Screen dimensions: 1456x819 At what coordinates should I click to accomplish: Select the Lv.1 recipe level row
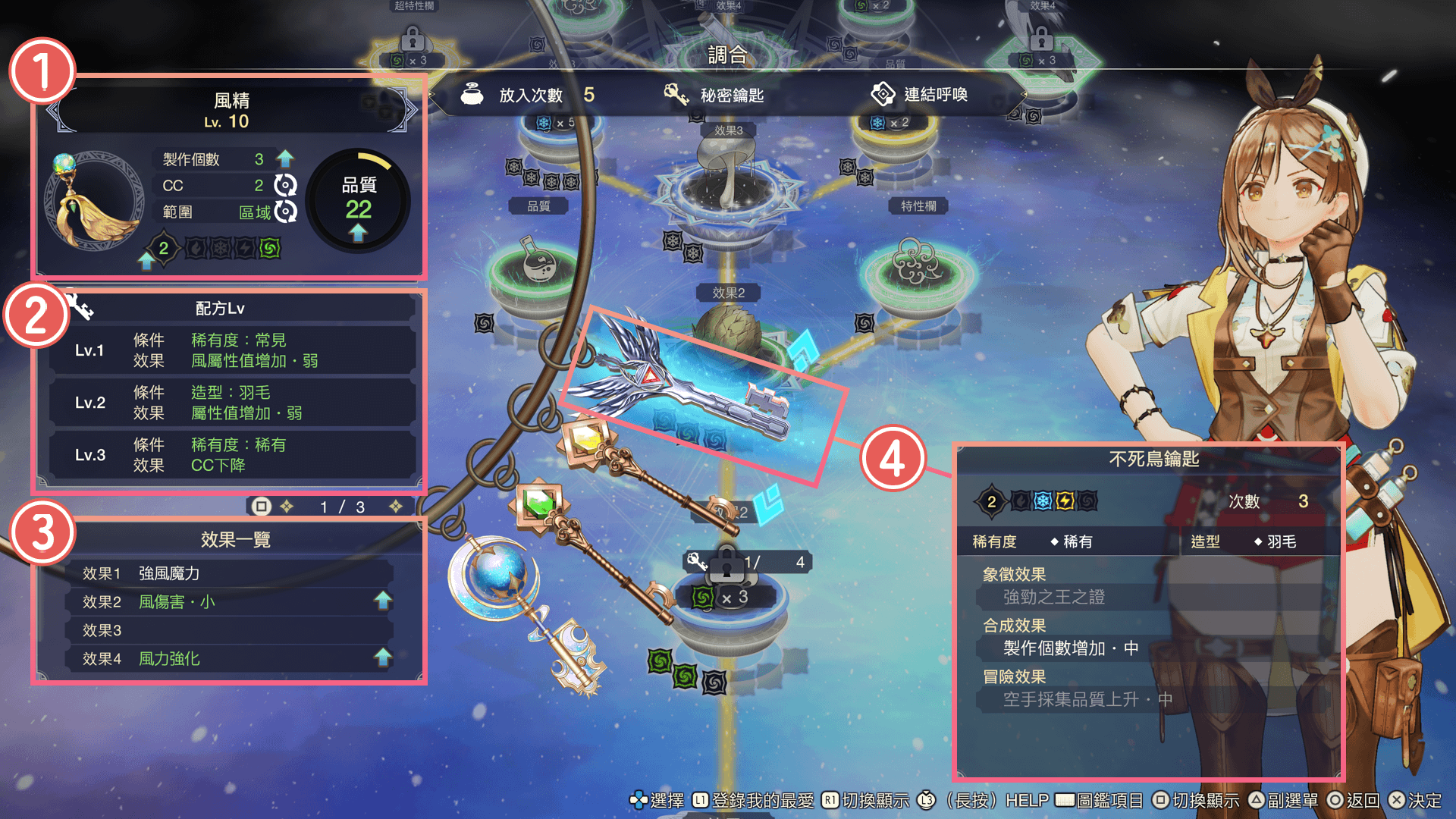pos(231,350)
